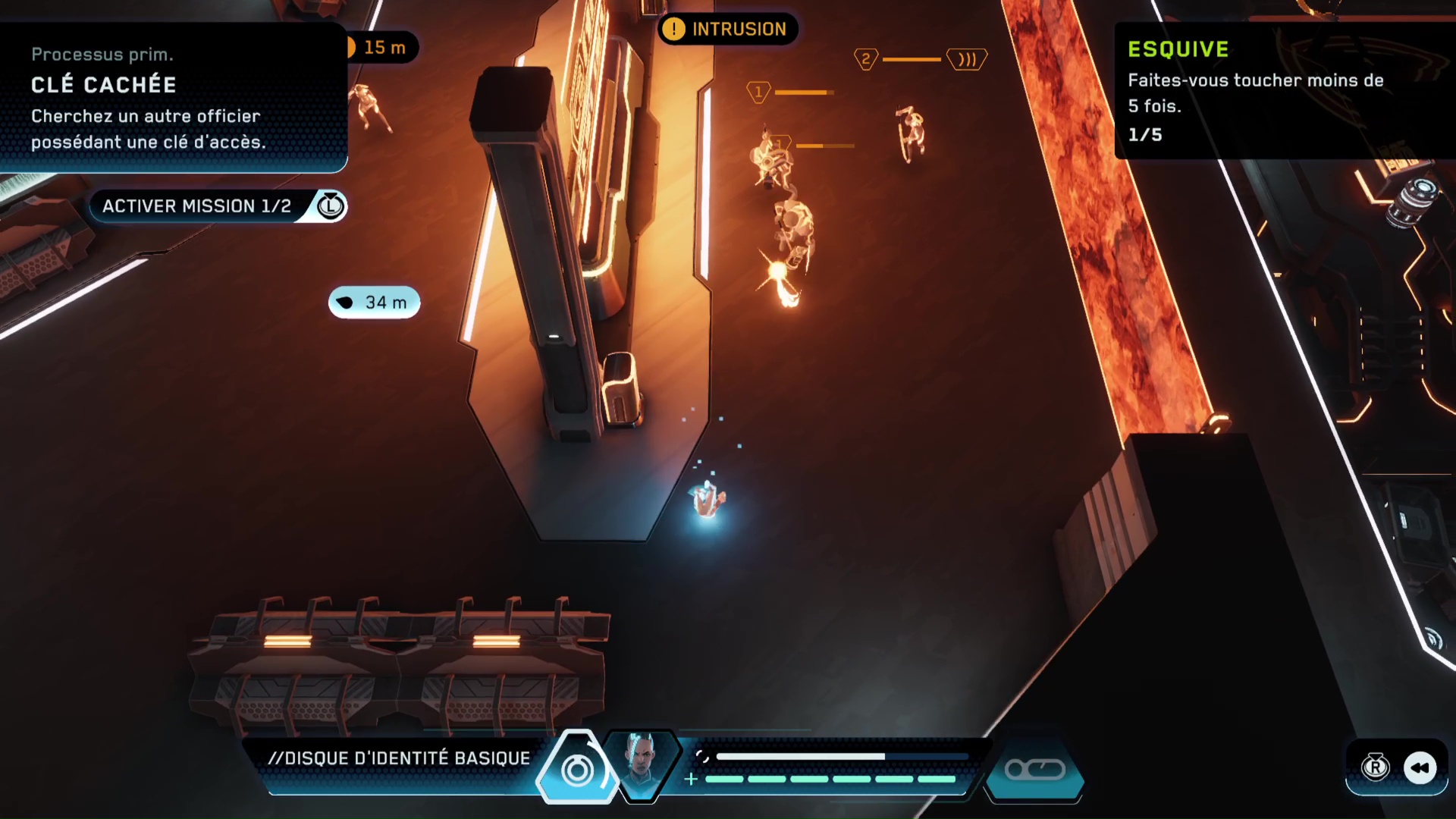Click the L stick icon on Activer Mission
The width and height of the screenshot is (1456, 819).
pyautogui.click(x=331, y=206)
